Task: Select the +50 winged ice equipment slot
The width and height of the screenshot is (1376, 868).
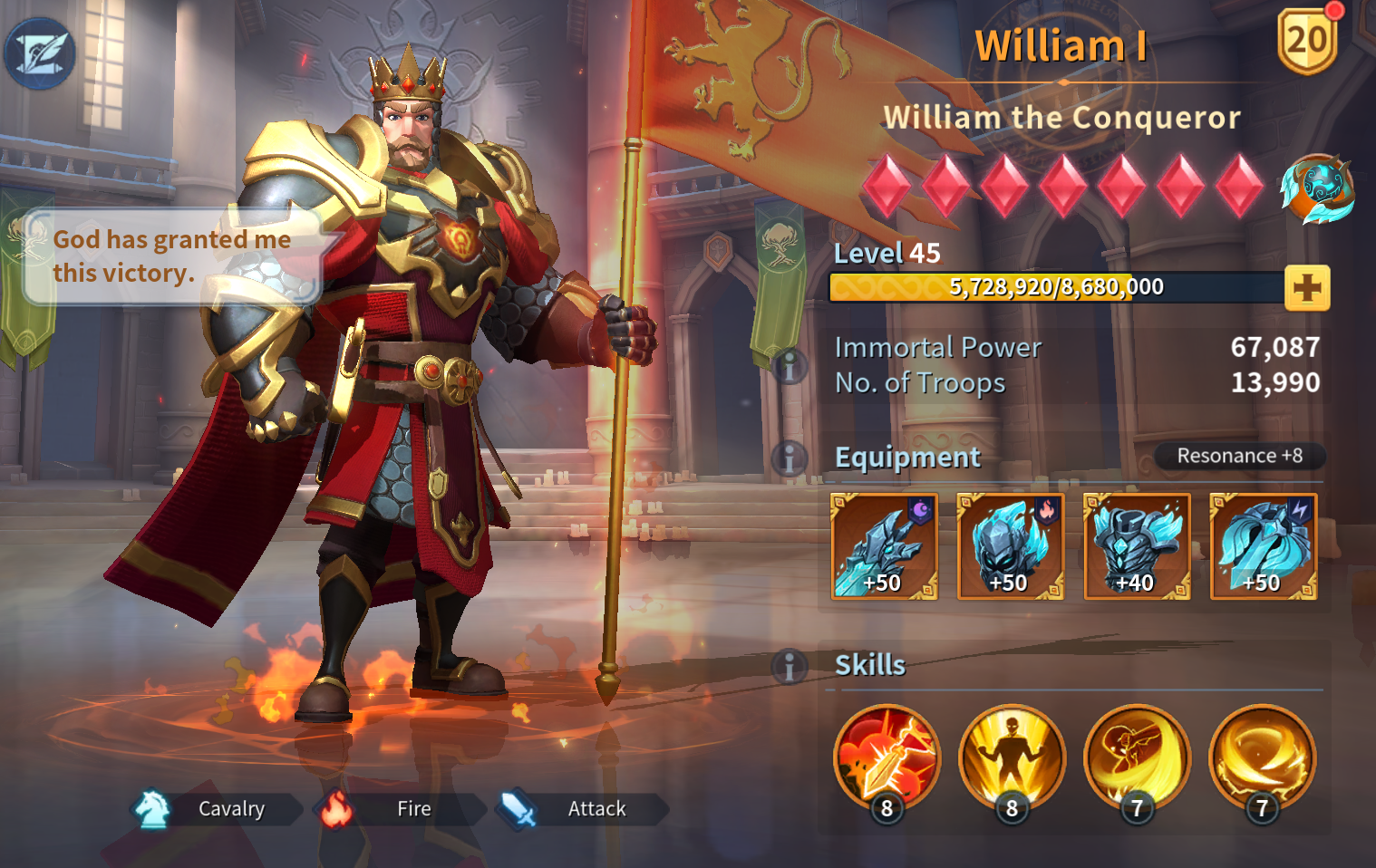Action: pyautogui.click(x=1263, y=546)
